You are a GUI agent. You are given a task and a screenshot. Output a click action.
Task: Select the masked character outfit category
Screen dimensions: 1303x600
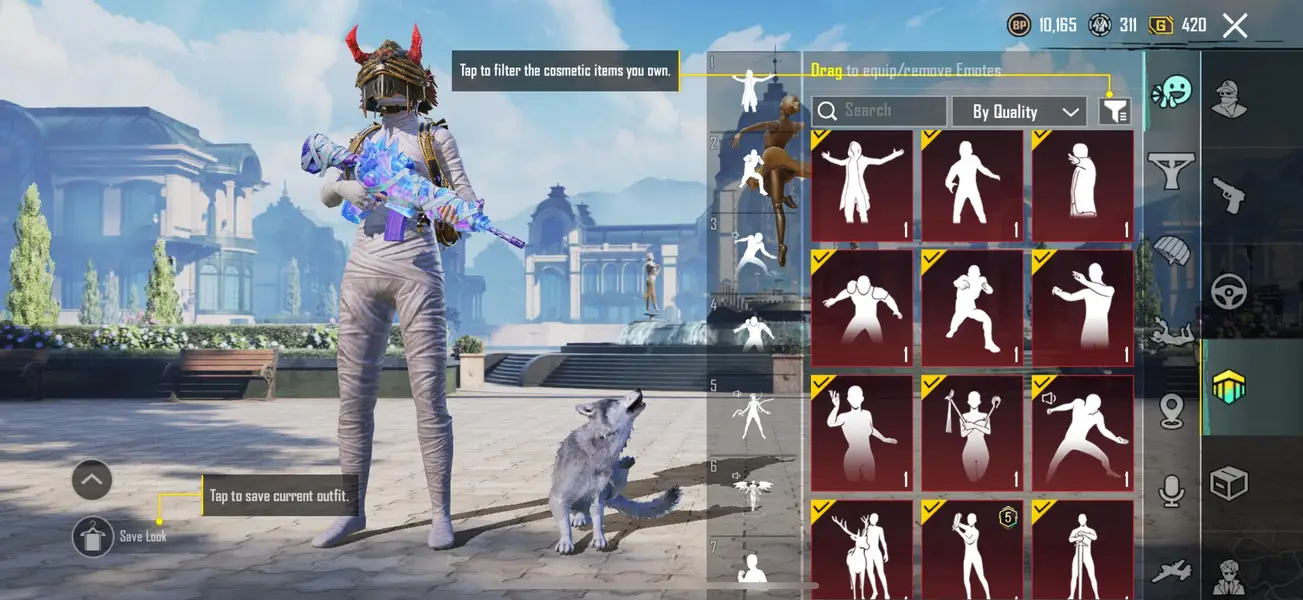1229,98
